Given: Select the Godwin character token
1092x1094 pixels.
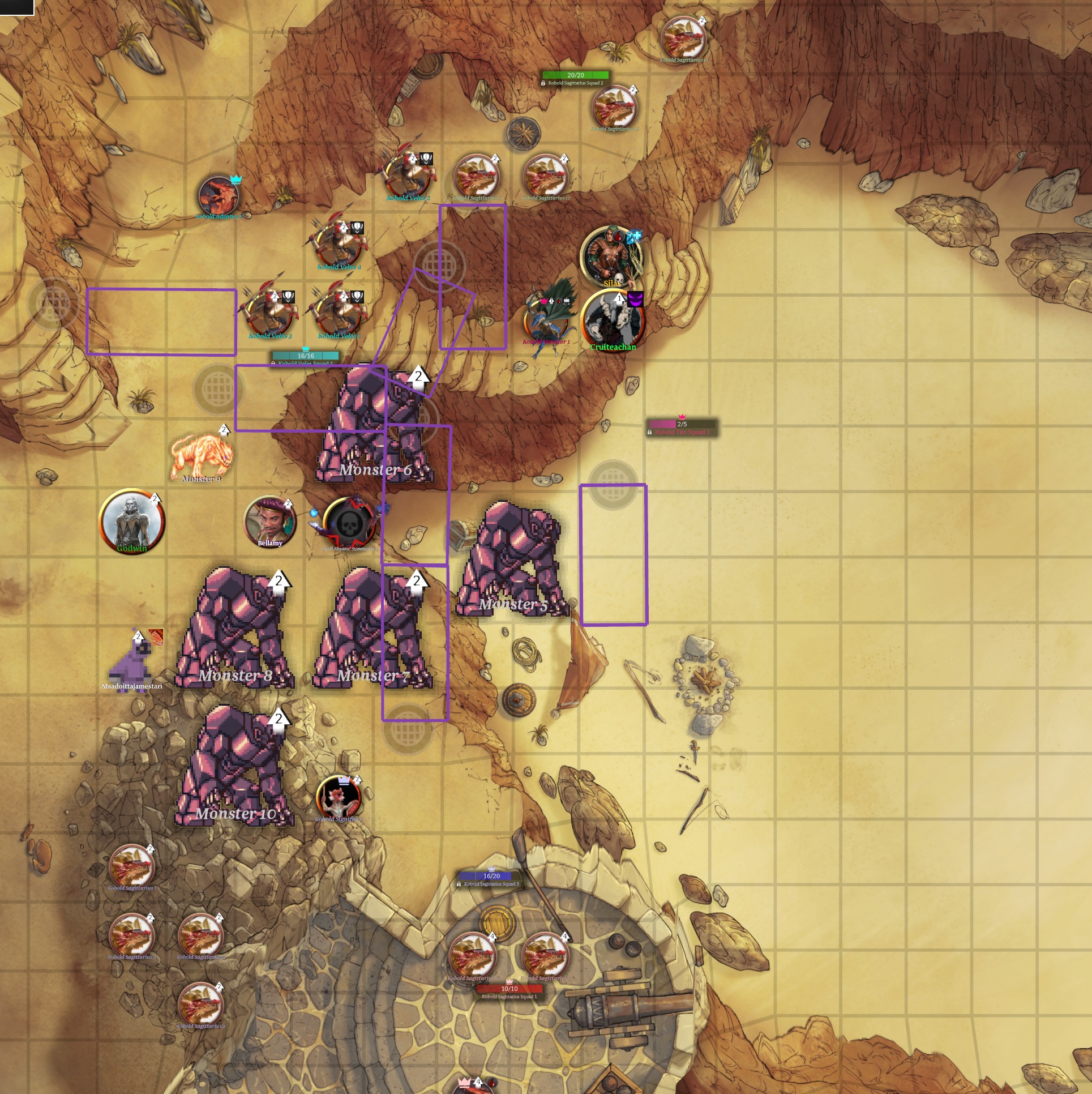Looking at the screenshot, I should coord(132,522).
